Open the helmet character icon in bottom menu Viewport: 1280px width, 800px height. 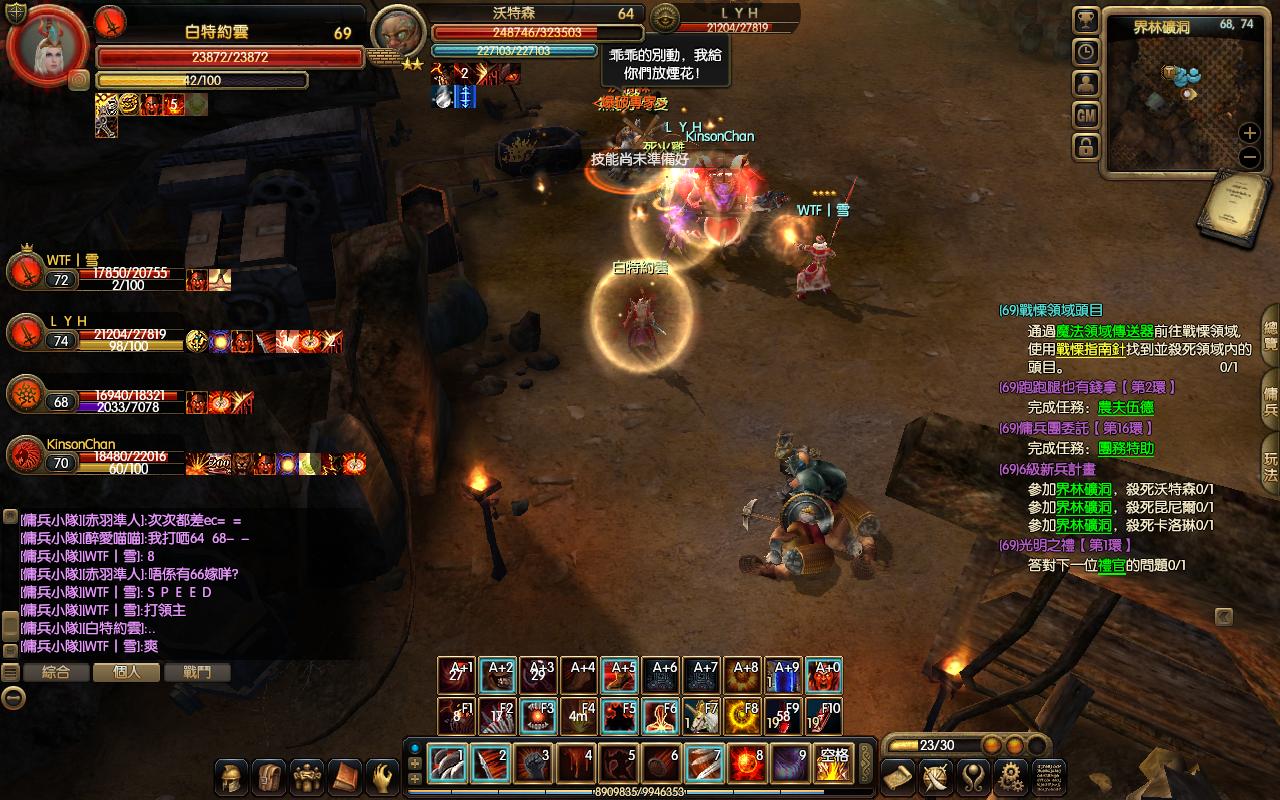(232, 777)
